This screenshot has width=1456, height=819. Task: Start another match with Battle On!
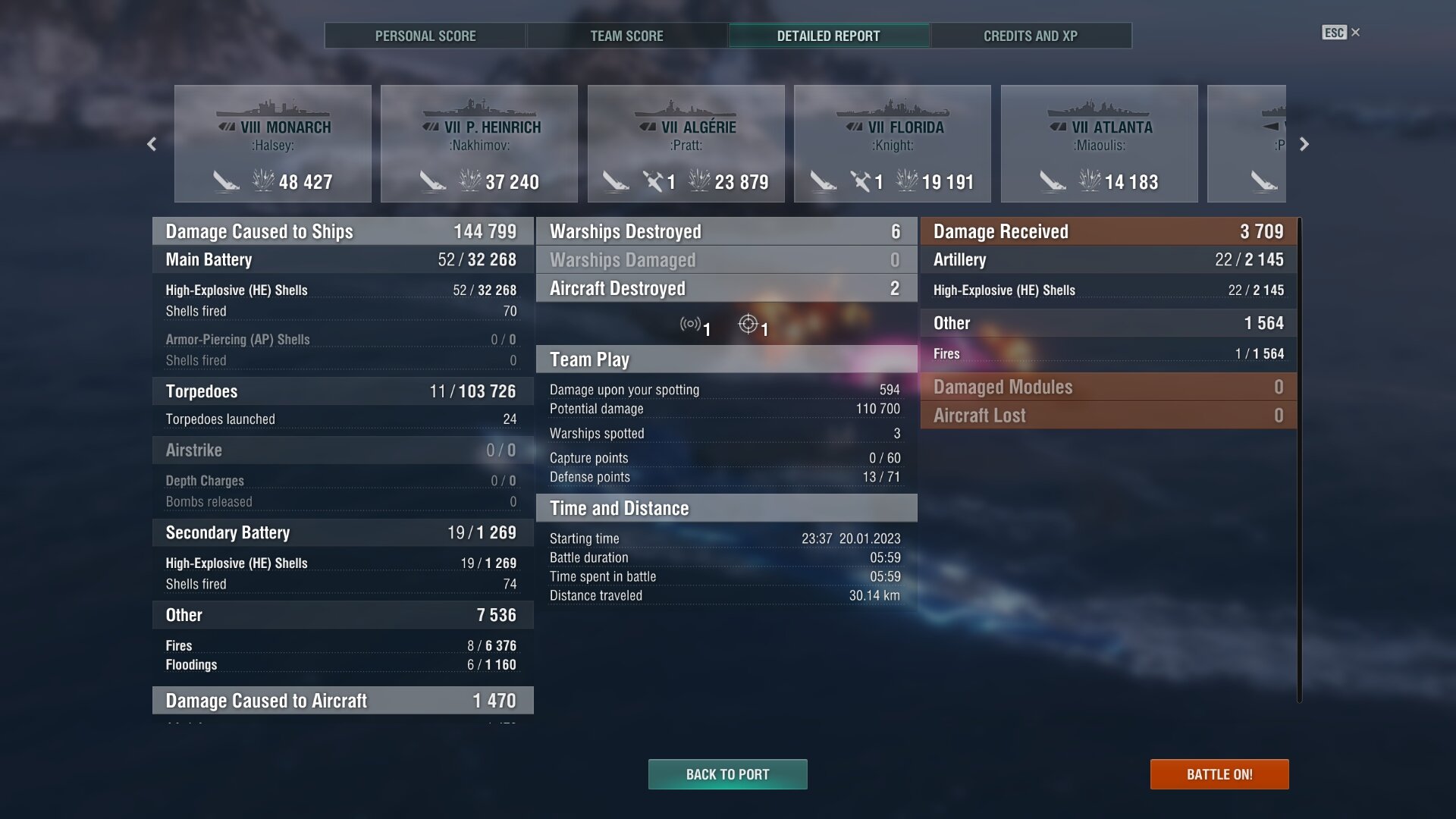point(1219,774)
